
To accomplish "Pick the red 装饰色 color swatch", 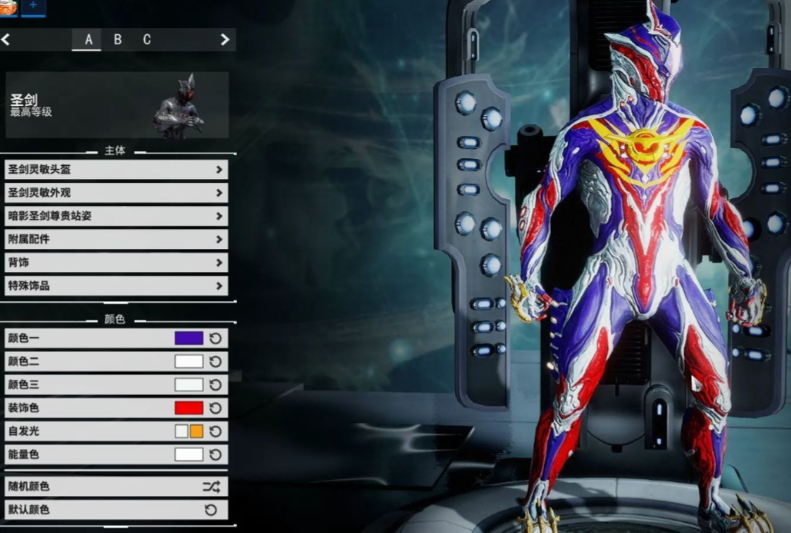I will click(x=189, y=408).
